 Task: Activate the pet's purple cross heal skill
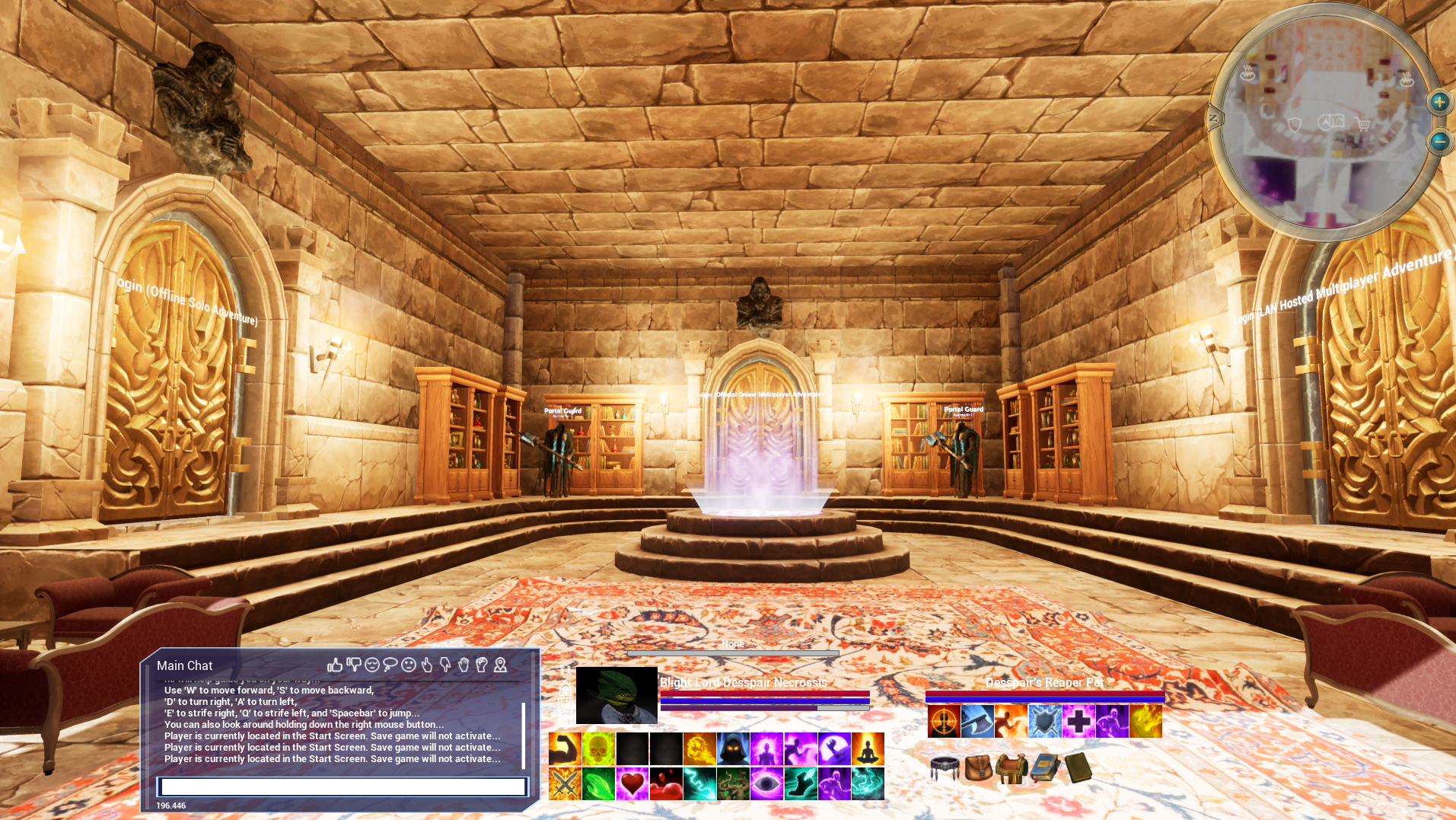click(x=1078, y=721)
